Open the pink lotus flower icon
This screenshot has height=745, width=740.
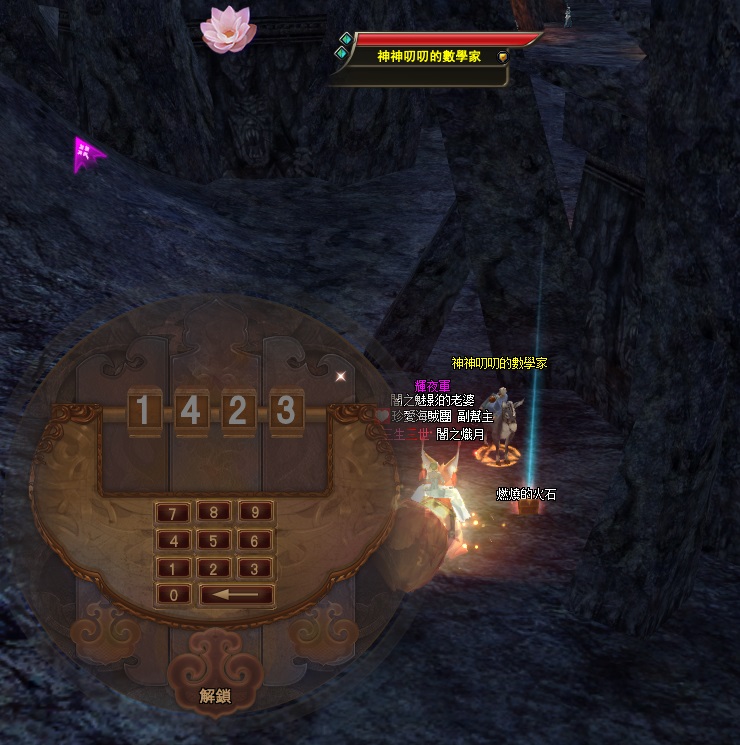[227, 29]
